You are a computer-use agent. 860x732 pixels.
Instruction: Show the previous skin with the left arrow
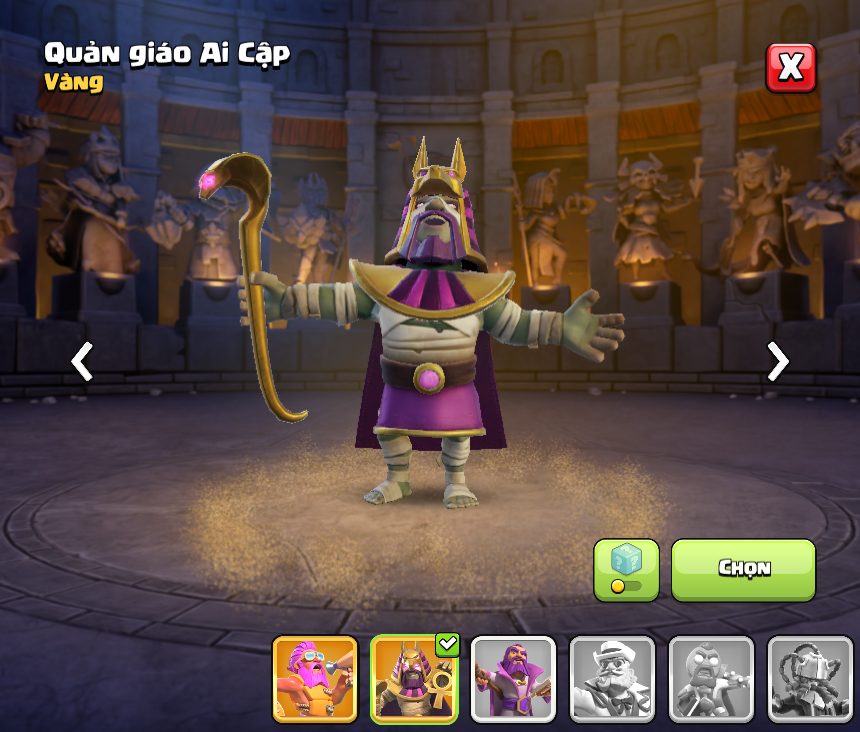82,361
